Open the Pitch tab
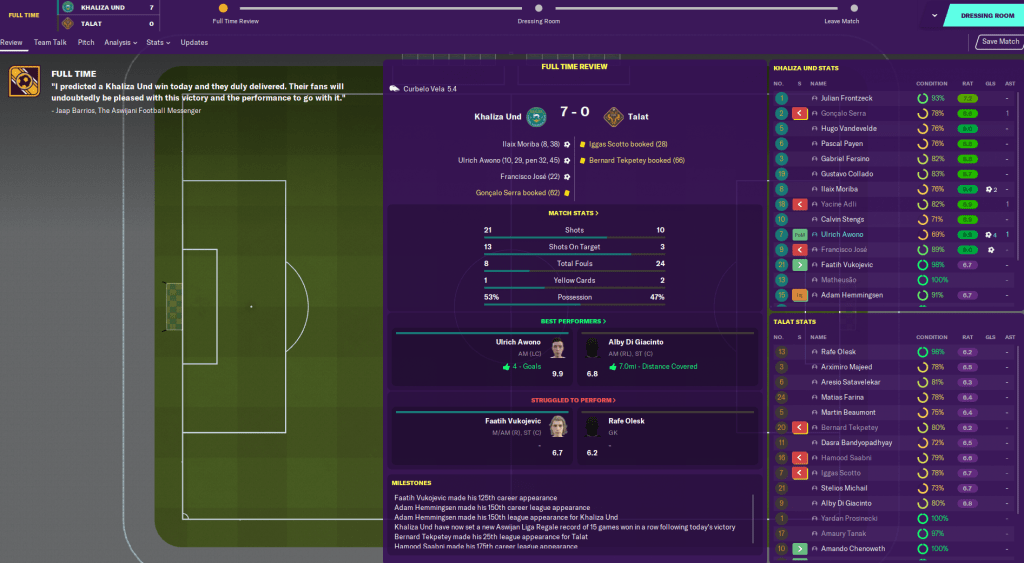Screen dimensions: 1024x563 [86, 43]
